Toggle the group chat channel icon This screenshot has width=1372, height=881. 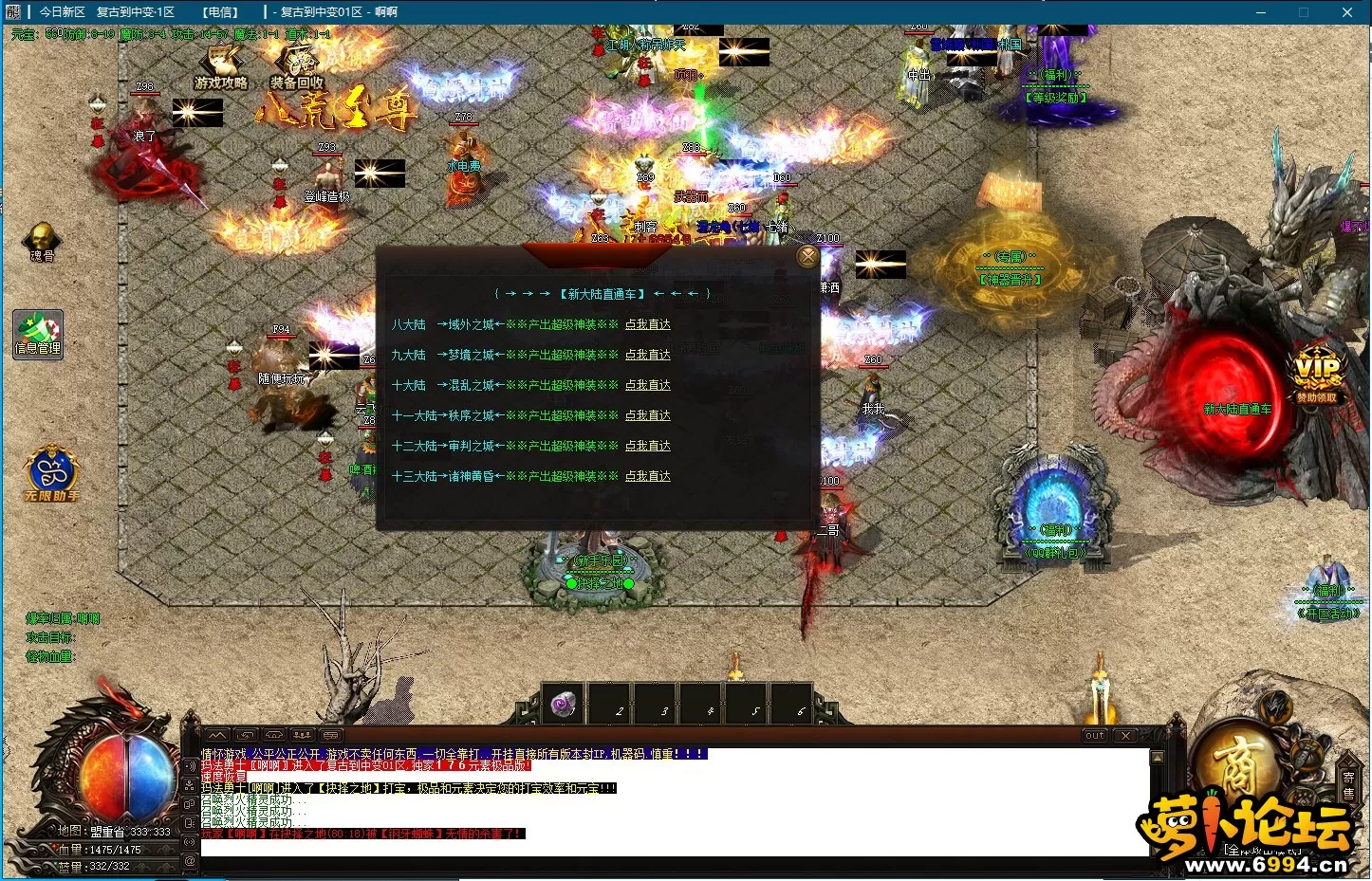coord(303,734)
